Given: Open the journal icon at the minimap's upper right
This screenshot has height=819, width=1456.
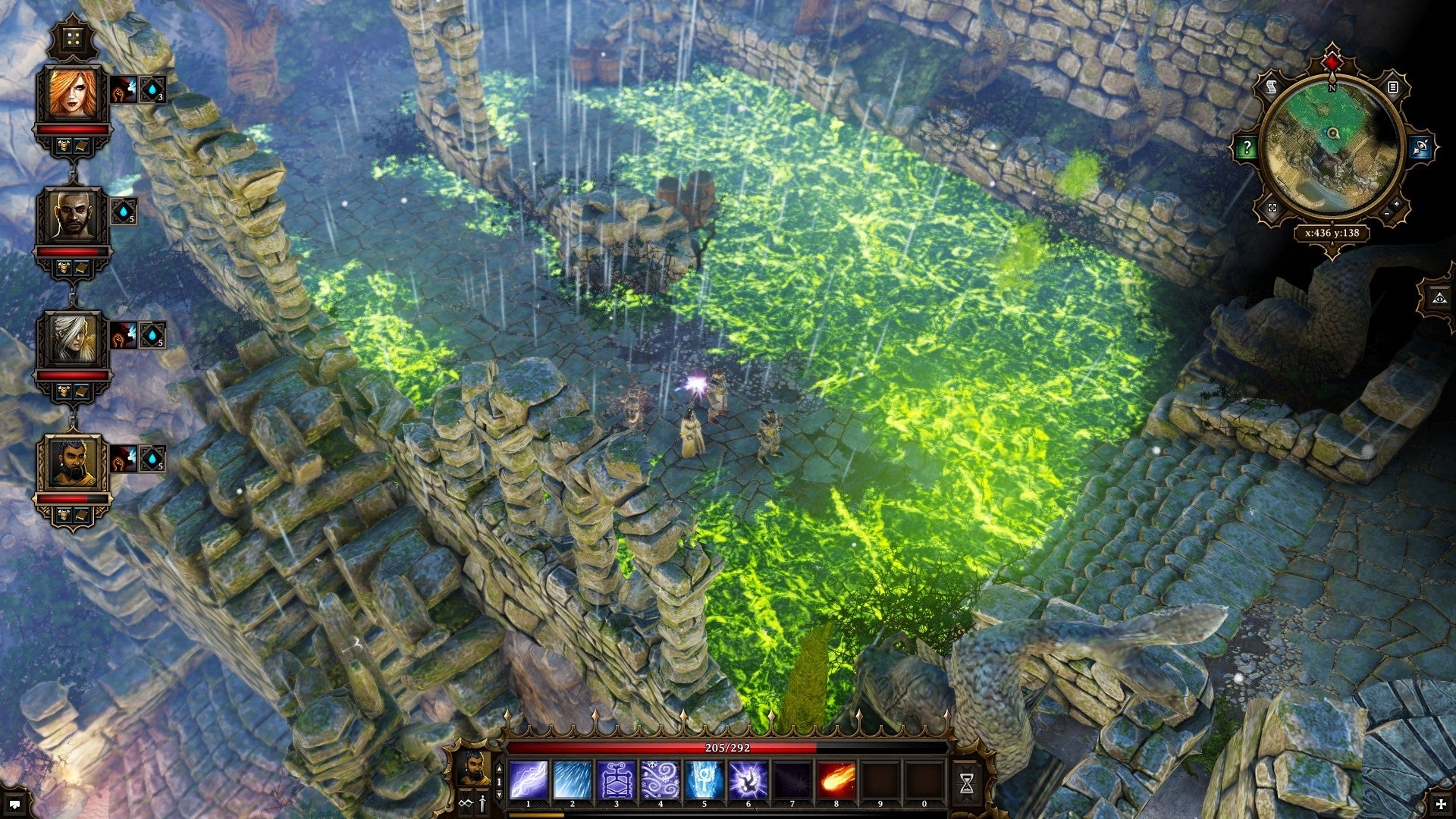Looking at the screenshot, I should (1394, 87).
